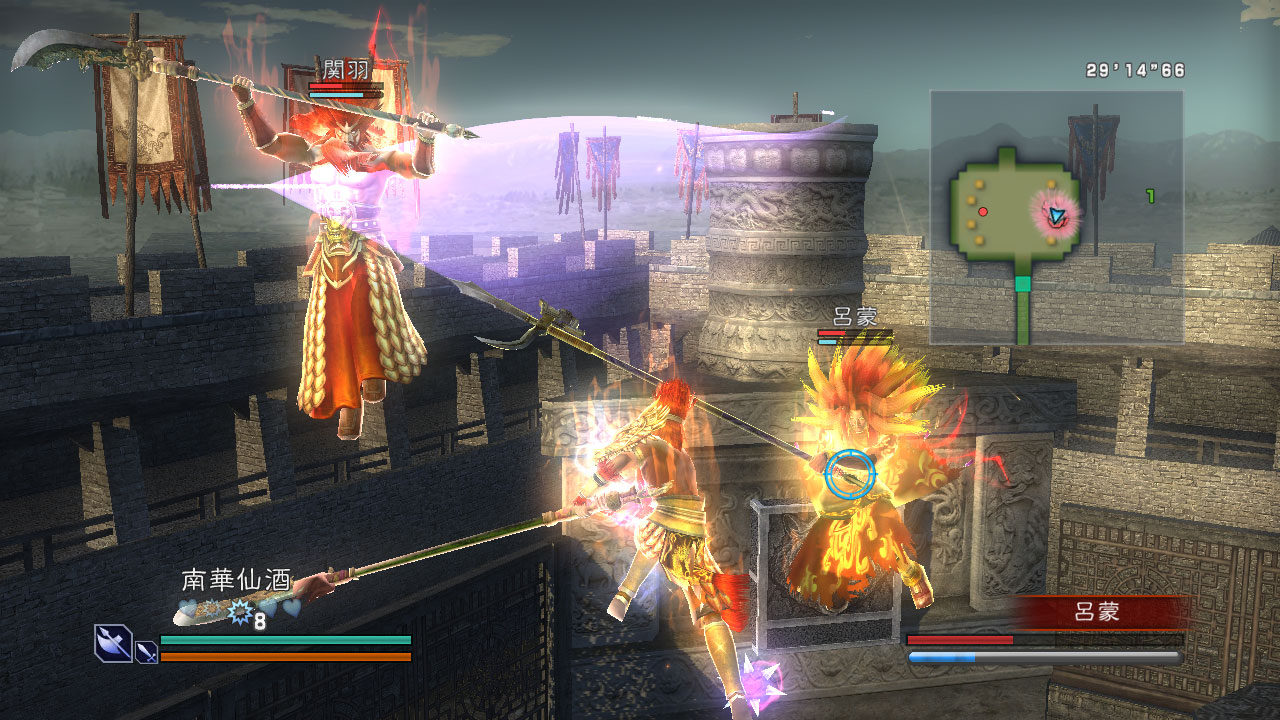Switch to the small sword sub-weapon icon

[146, 652]
